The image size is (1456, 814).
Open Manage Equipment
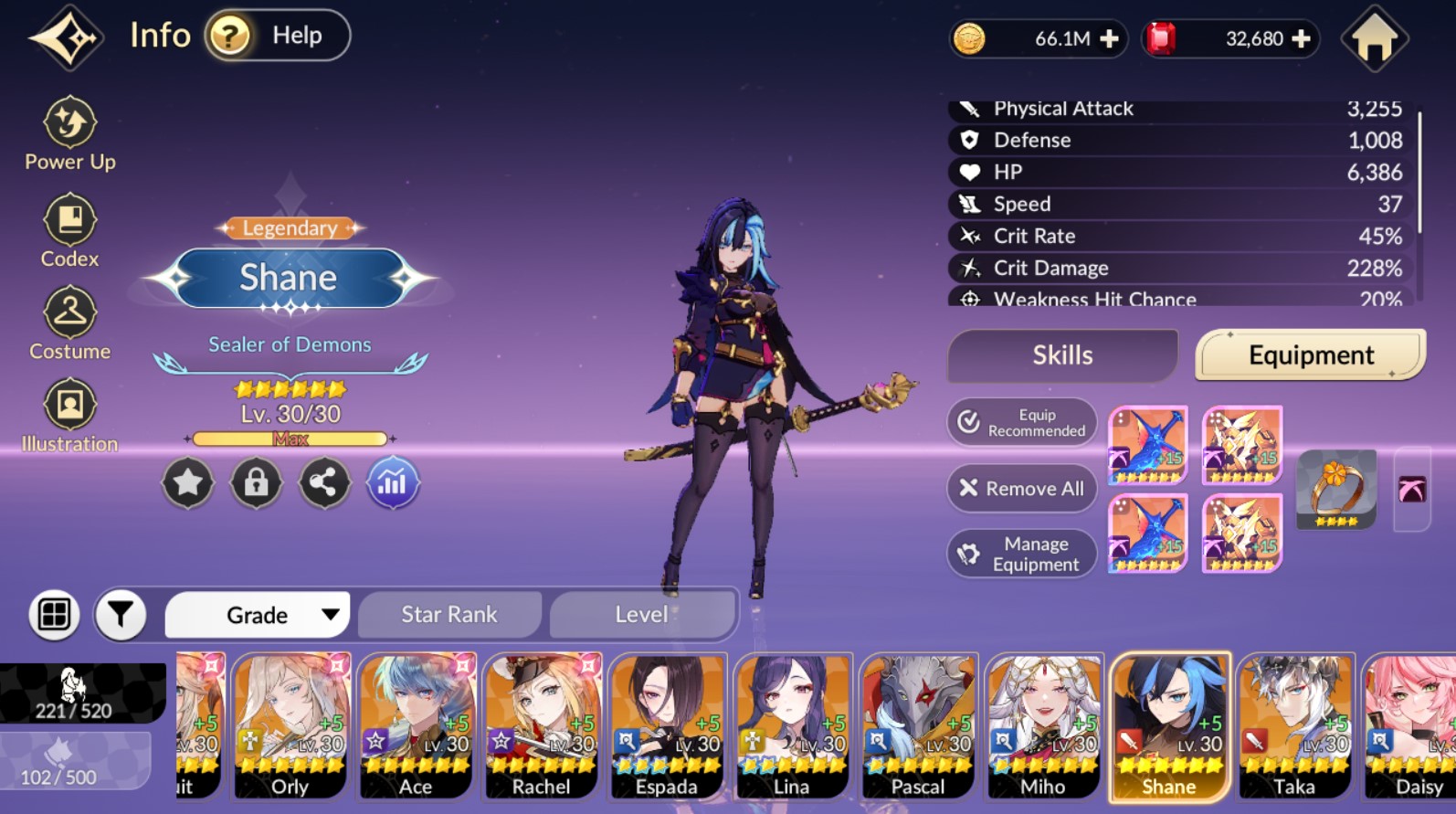pyautogui.click(x=1022, y=554)
